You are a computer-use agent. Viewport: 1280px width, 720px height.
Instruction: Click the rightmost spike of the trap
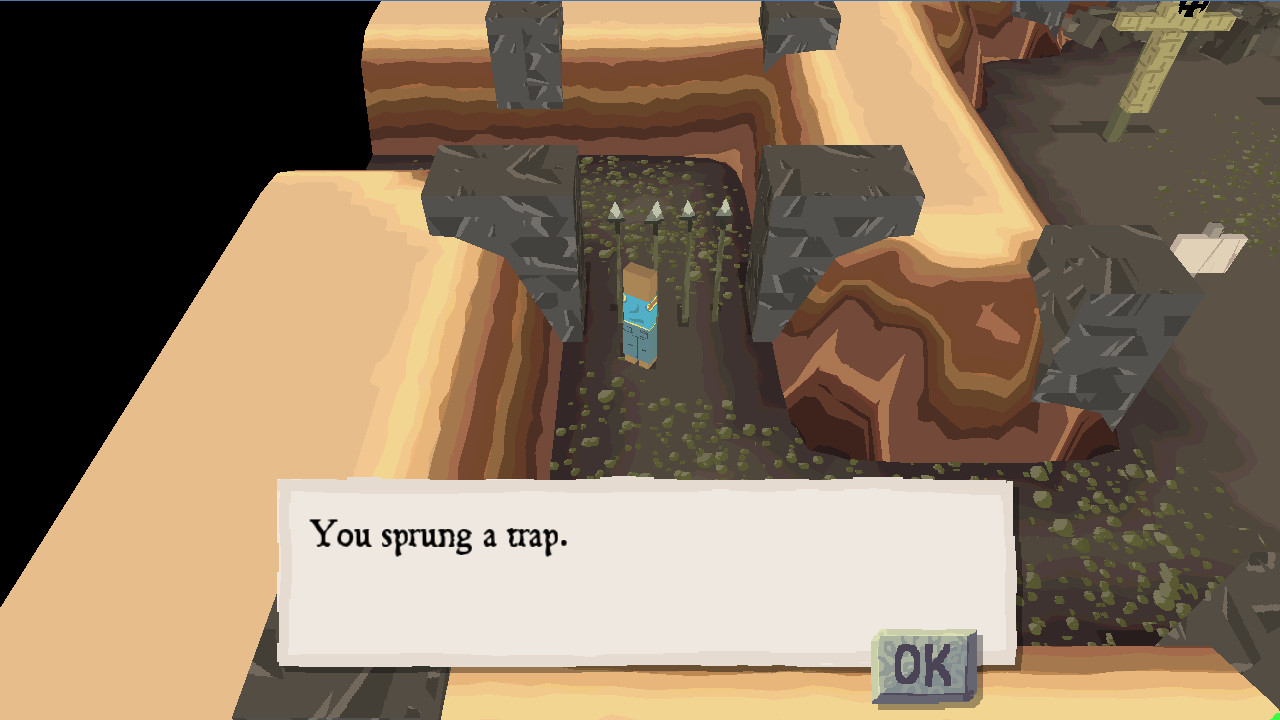tap(726, 210)
